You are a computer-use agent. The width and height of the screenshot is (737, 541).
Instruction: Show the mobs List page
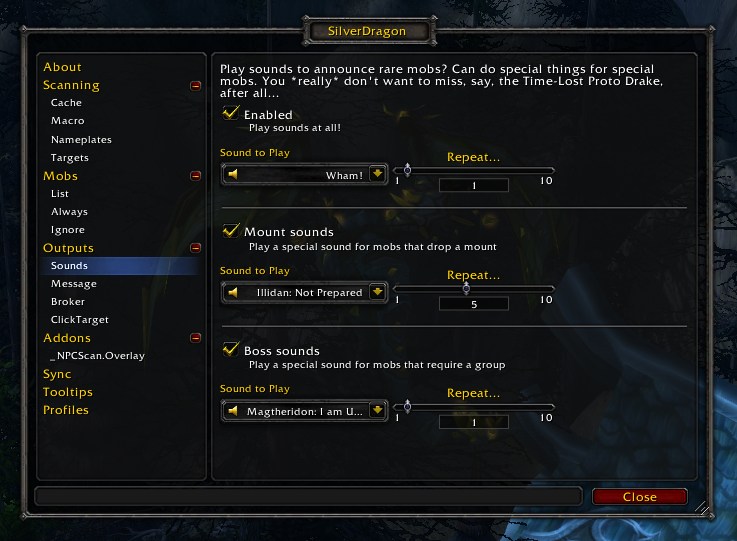[60, 194]
